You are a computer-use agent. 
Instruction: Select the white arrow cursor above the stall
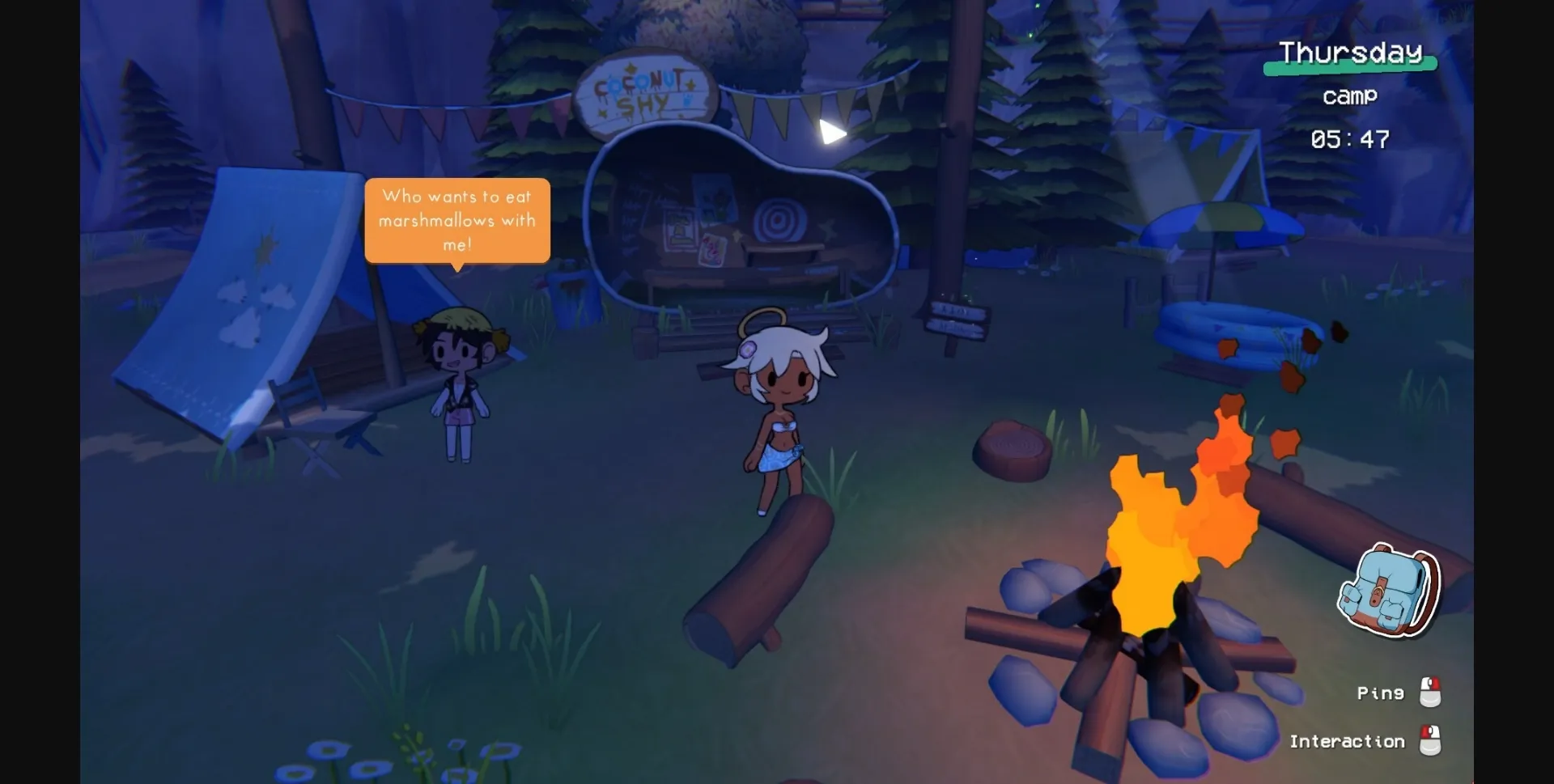coord(832,132)
